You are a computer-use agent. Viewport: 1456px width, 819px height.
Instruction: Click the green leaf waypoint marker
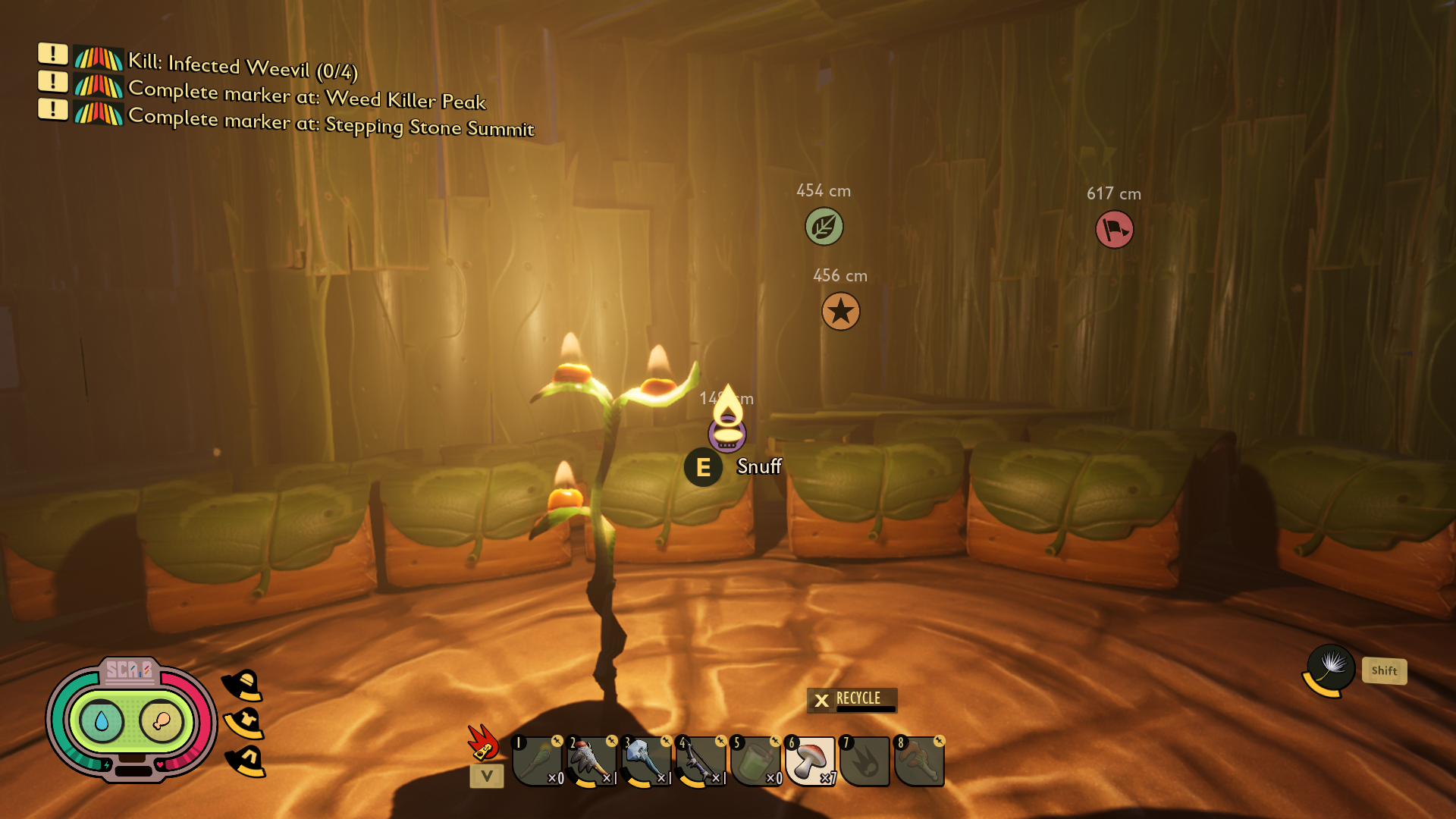pos(824,227)
